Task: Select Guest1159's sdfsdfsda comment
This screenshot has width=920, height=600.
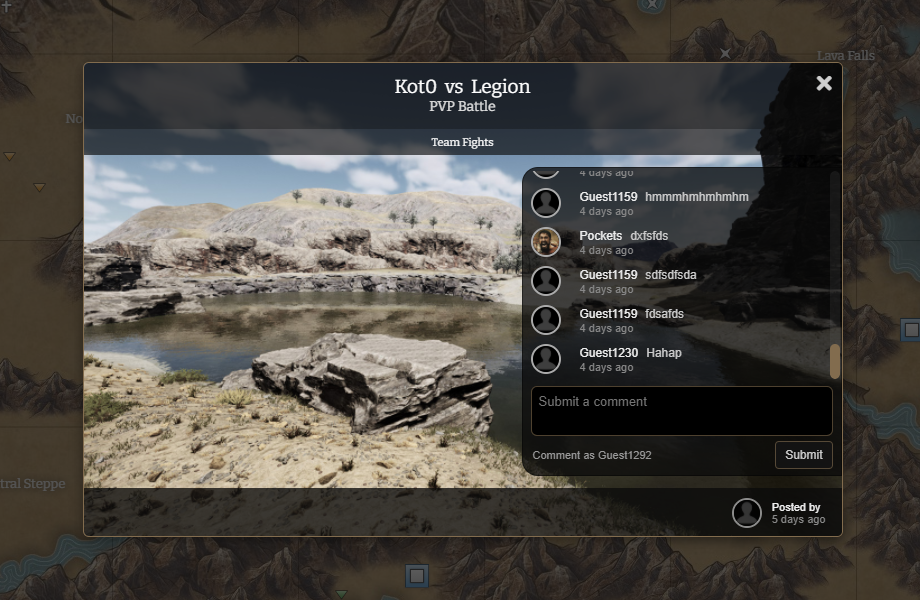Action: [x=671, y=275]
